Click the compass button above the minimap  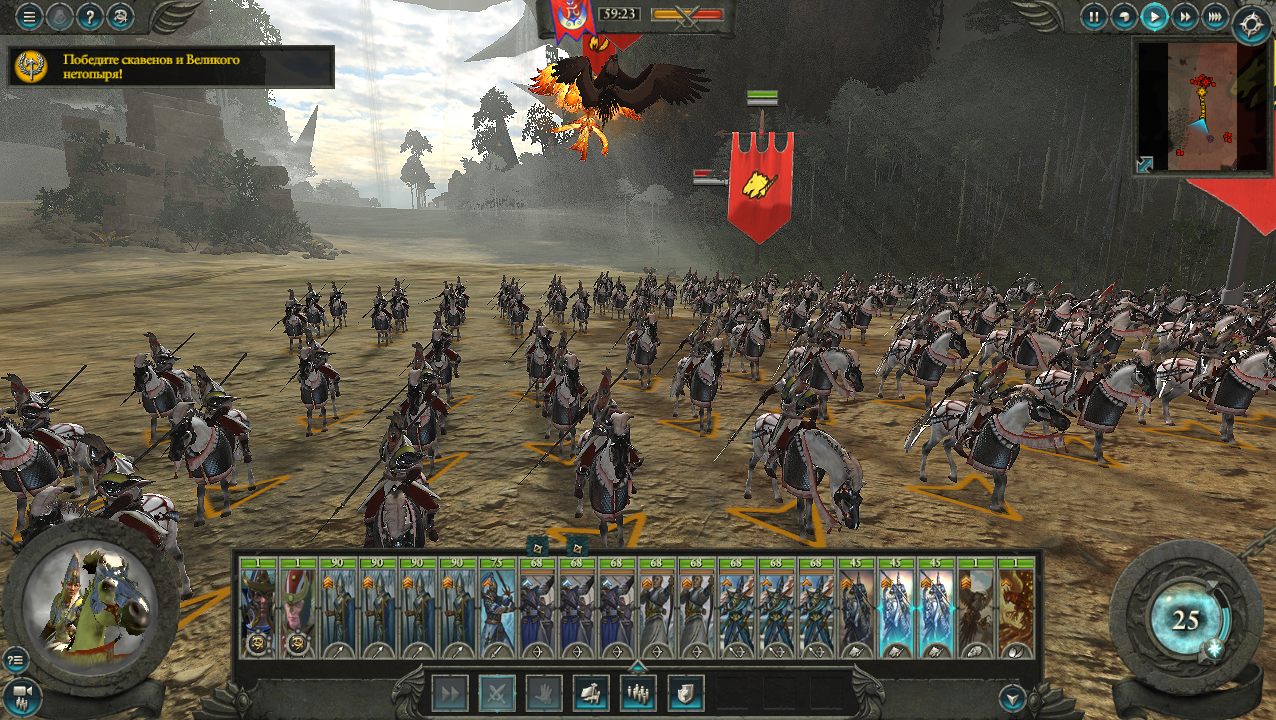point(1251,22)
